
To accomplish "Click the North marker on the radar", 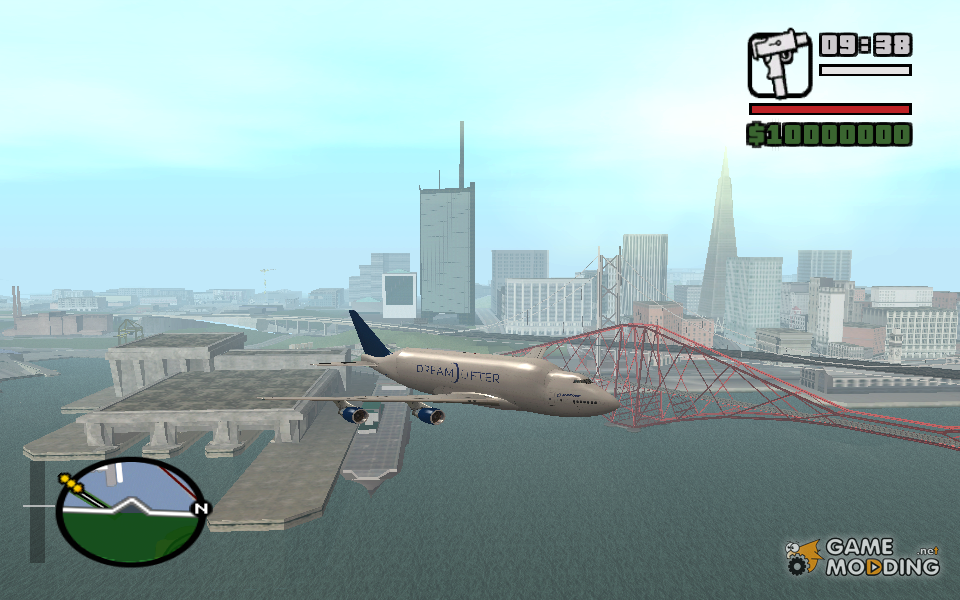I will [x=201, y=509].
